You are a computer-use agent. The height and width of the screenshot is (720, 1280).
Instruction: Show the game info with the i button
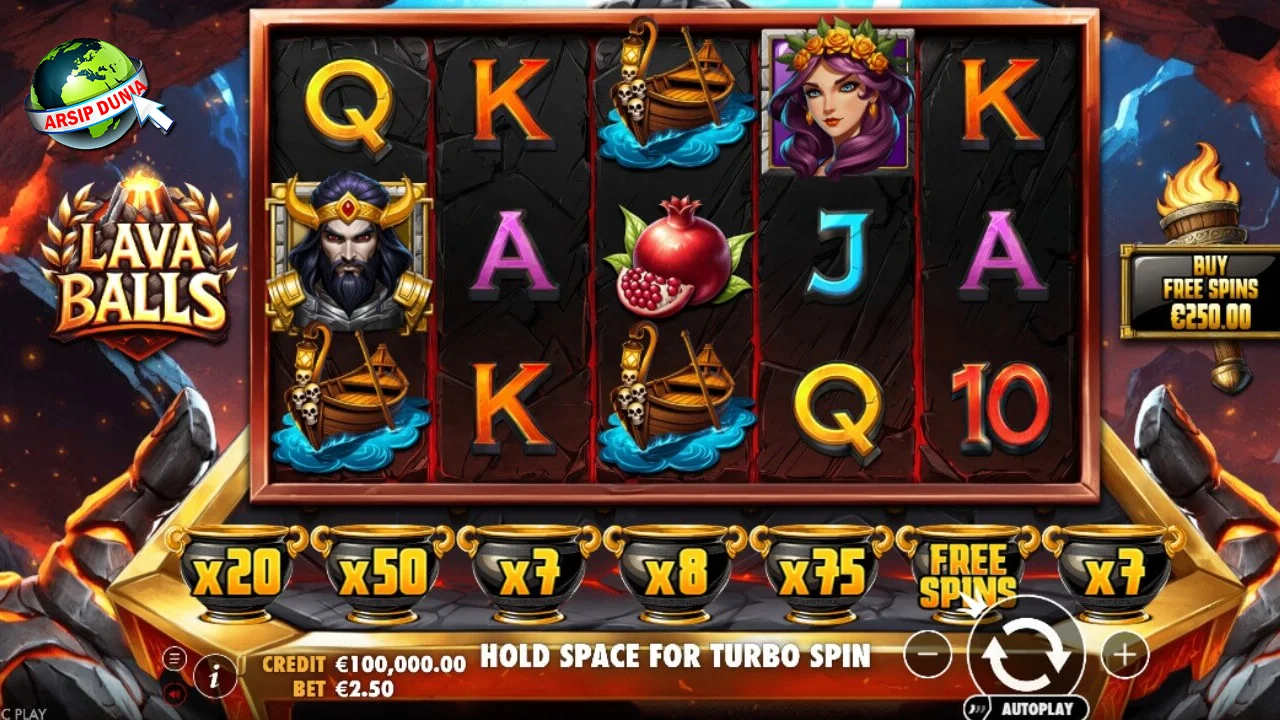215,676
